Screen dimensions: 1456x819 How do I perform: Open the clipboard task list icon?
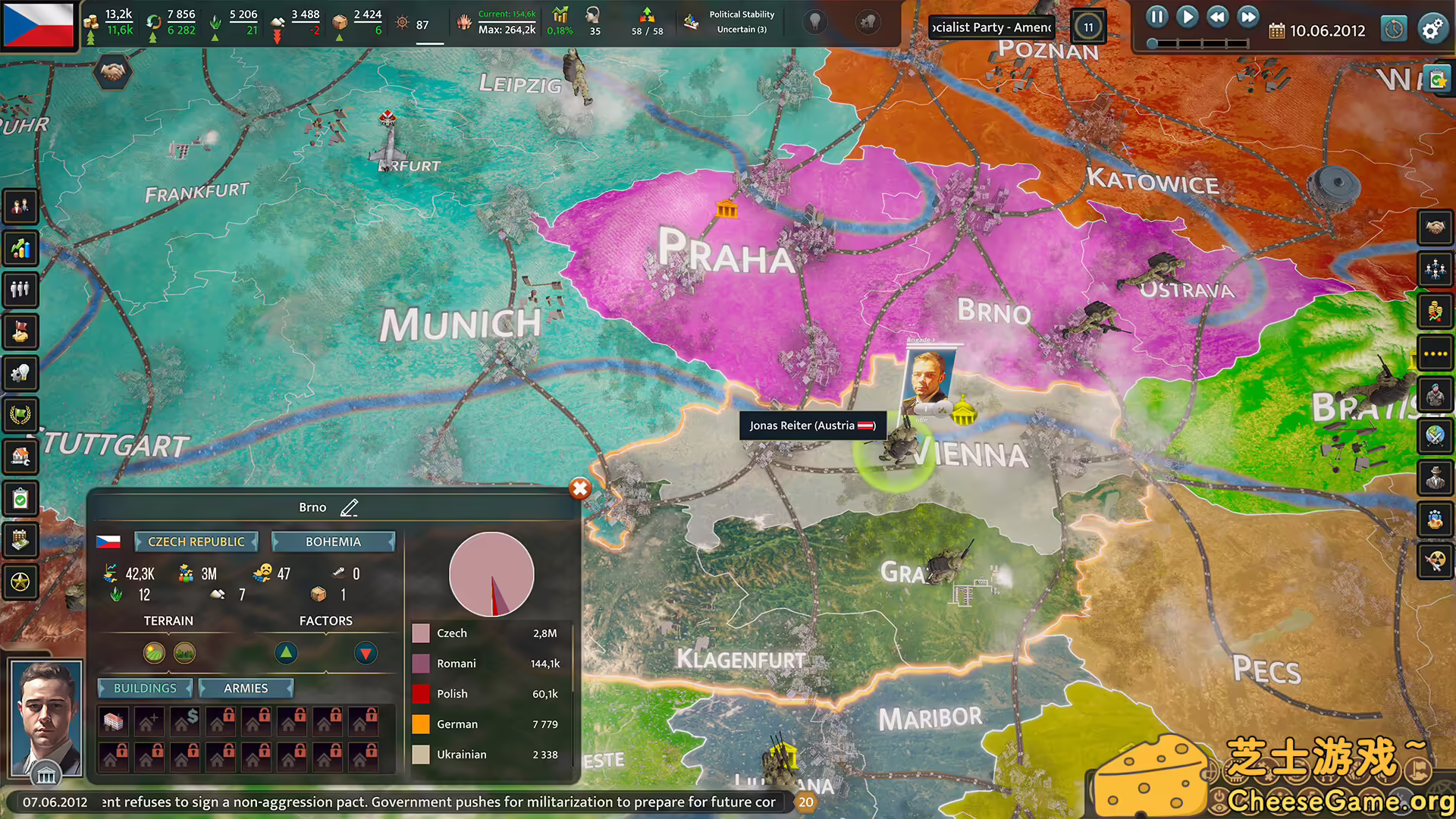coord(20,498)
